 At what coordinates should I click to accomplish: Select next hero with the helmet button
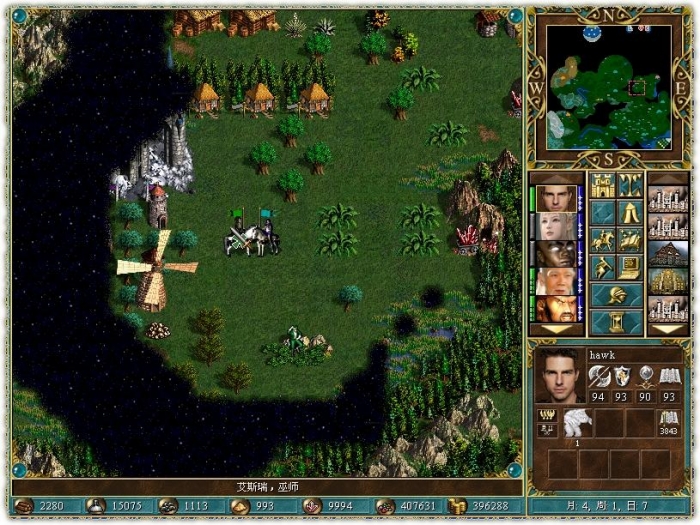pyautogui.click(x=616, y=295)
